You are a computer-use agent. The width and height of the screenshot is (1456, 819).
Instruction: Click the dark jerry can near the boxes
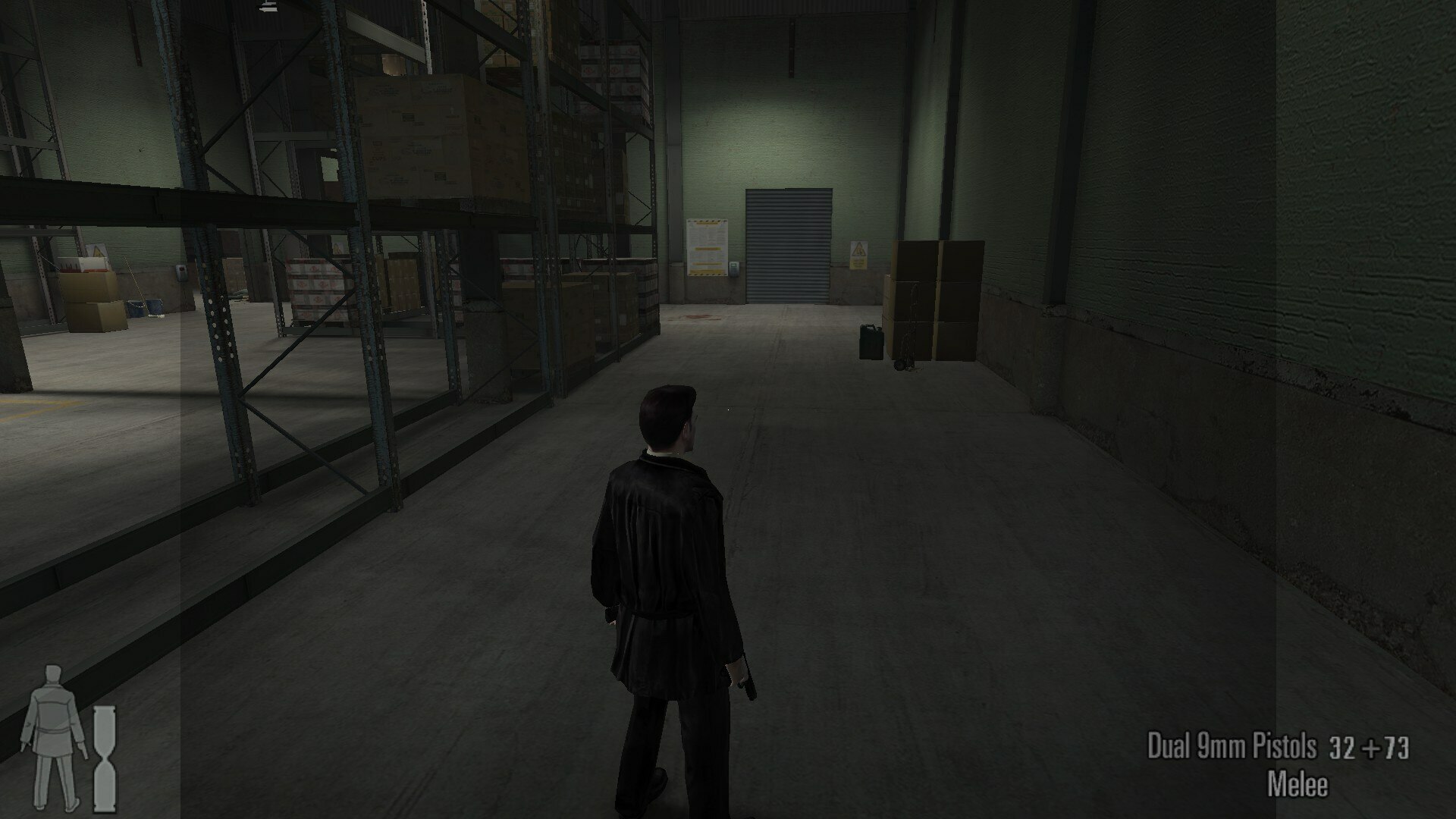coord(871,341)
